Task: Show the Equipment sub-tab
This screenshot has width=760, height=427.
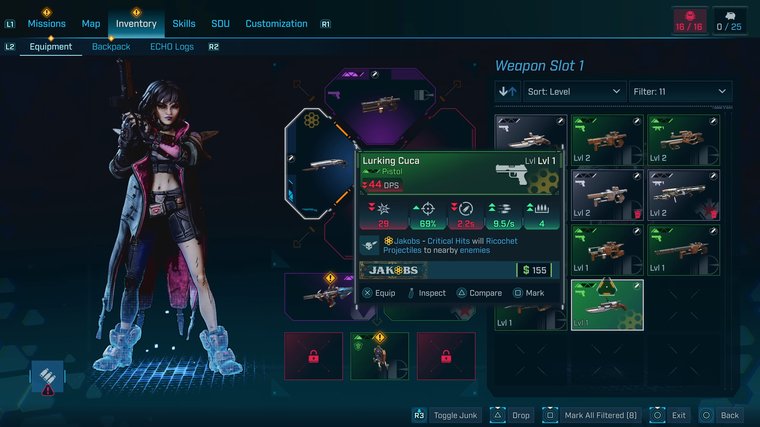Action: point(51,46)
